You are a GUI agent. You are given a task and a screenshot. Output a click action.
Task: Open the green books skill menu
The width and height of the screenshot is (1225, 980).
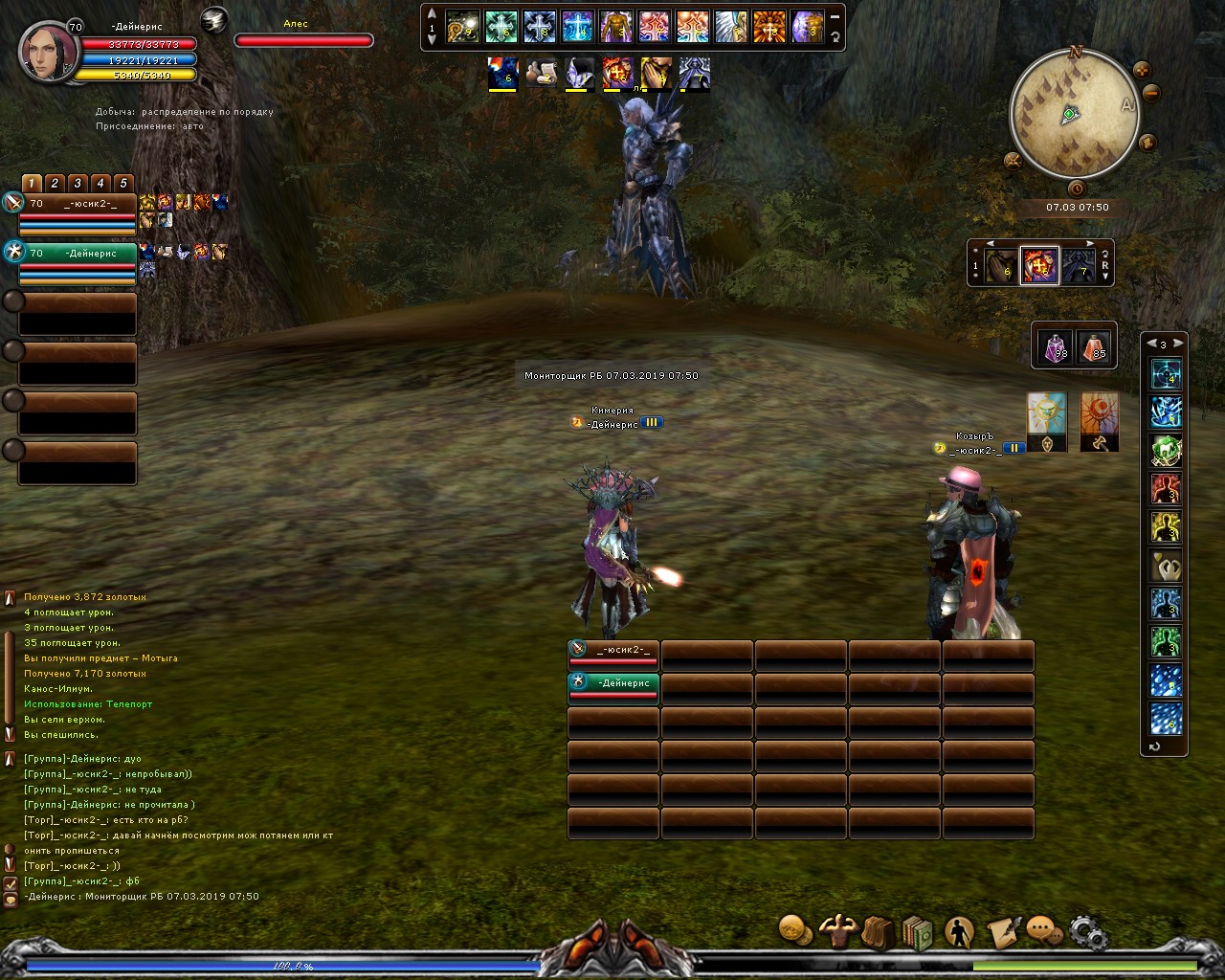click(917, 933)
